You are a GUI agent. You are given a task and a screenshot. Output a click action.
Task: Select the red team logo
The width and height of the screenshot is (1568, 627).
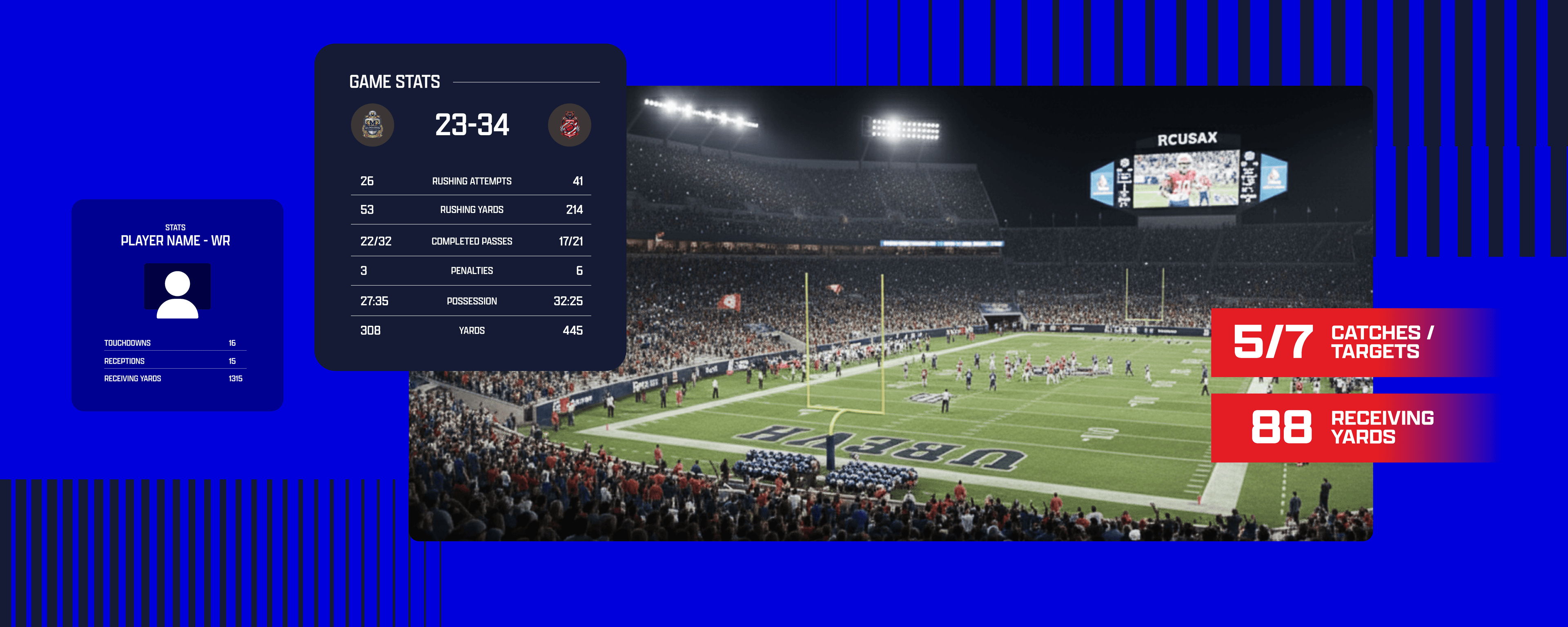coord(569,125)
